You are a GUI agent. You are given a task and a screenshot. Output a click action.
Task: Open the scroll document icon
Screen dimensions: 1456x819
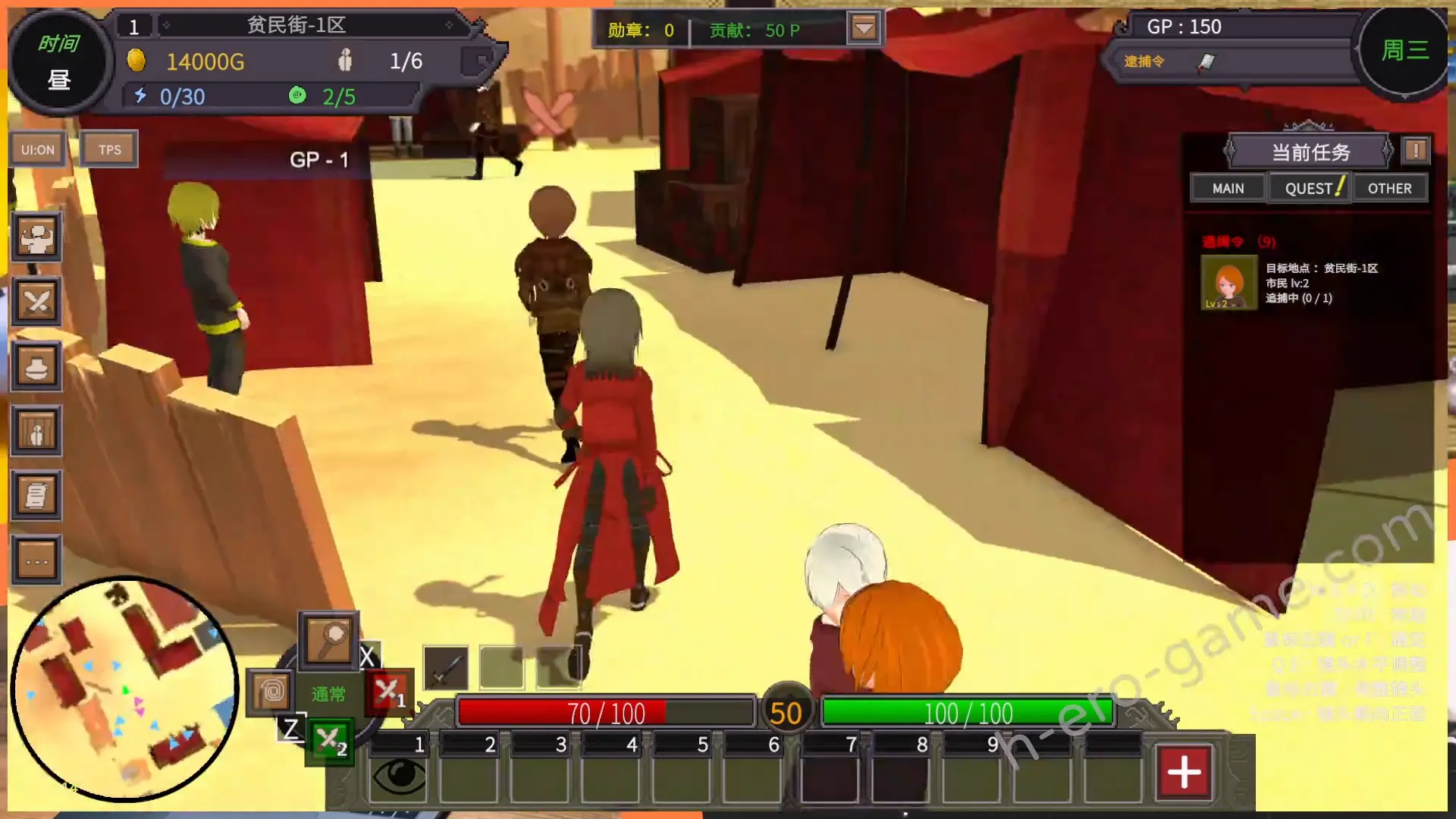click(36, 497)
